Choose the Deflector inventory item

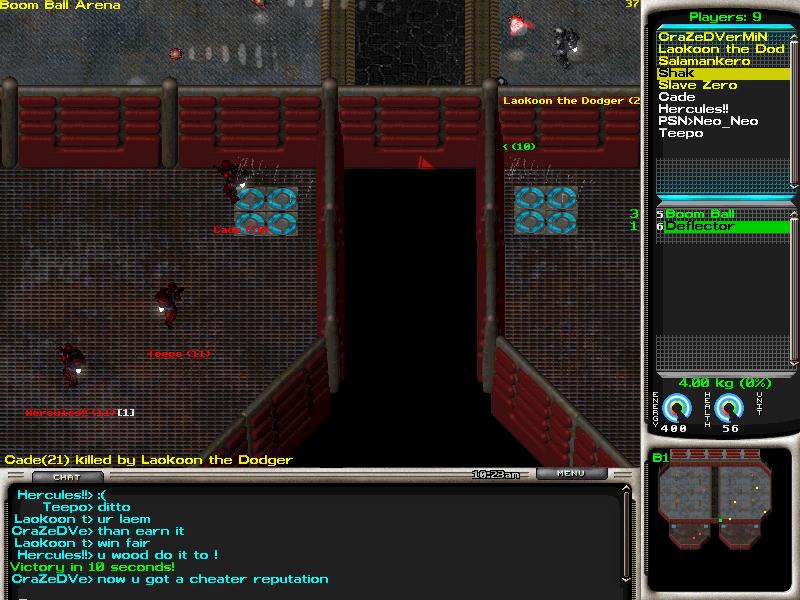[x=700, y=226]
